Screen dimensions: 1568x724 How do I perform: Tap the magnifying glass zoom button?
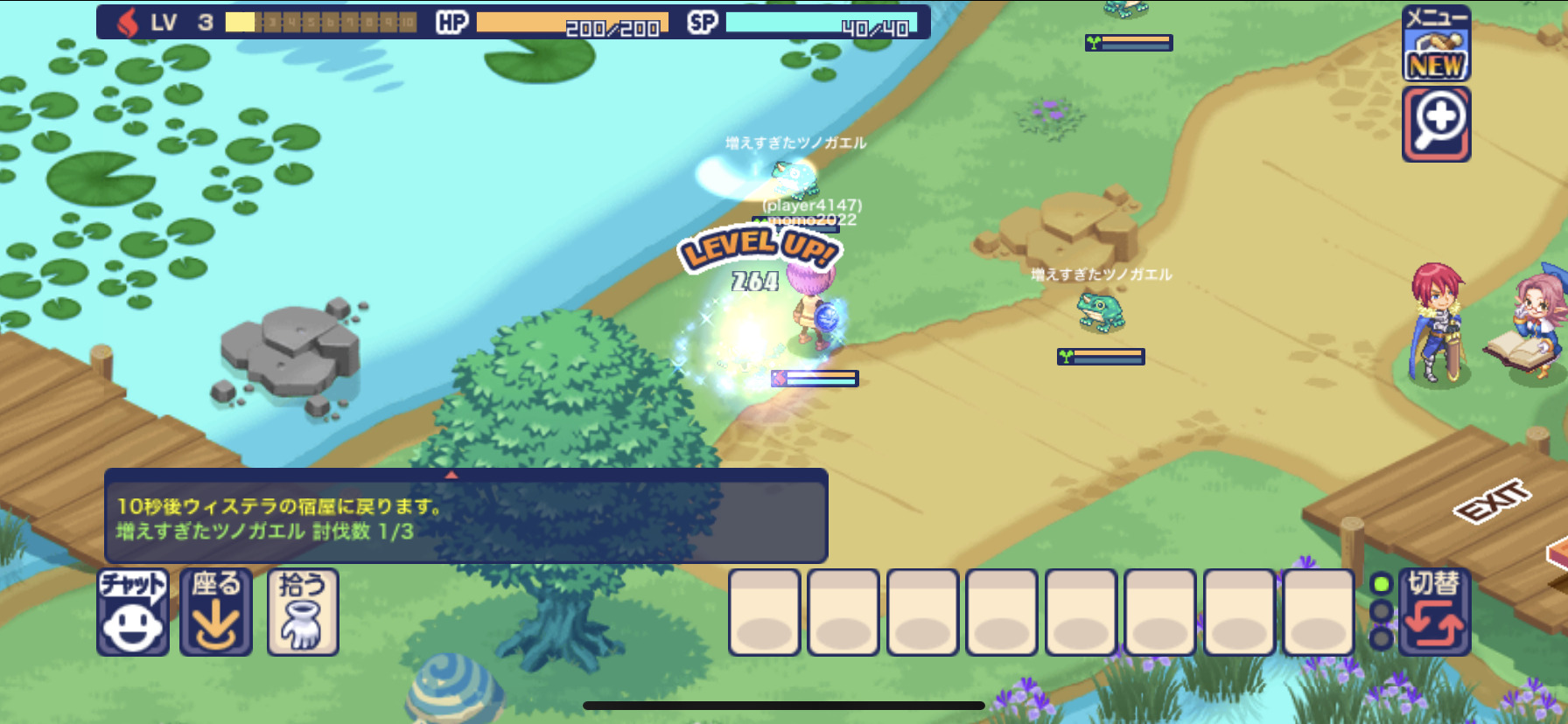point(1436,124)
